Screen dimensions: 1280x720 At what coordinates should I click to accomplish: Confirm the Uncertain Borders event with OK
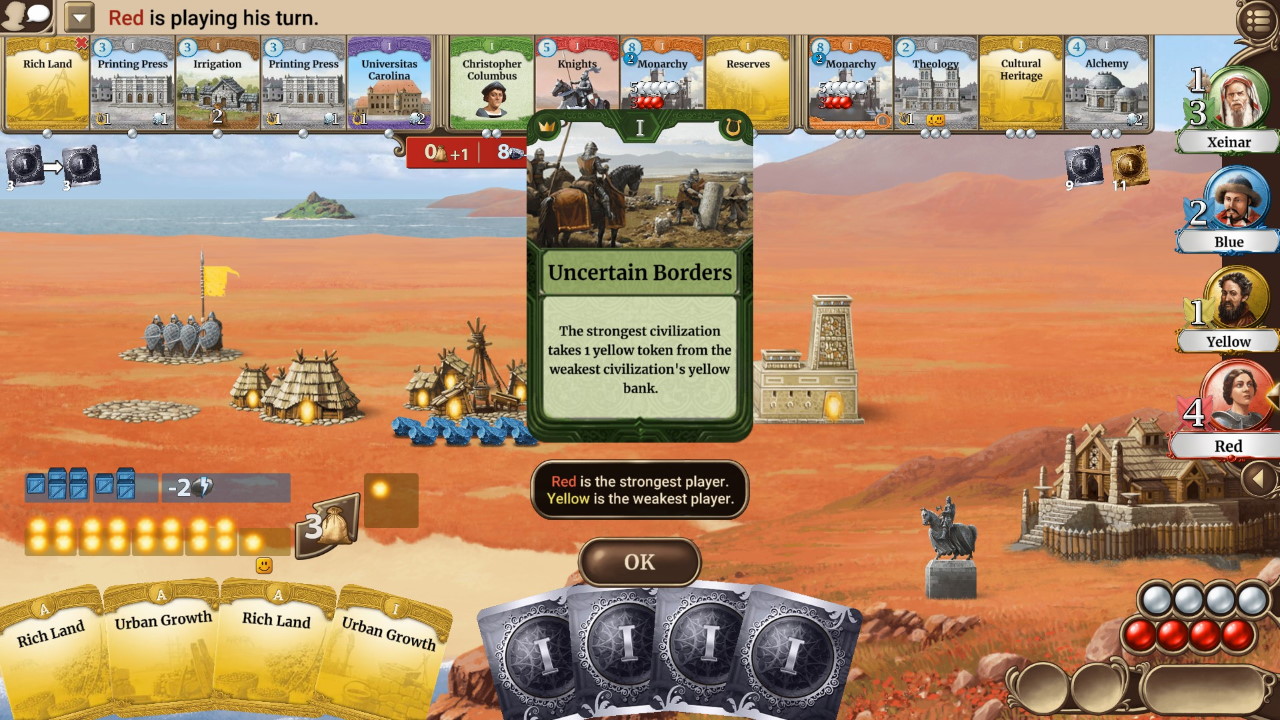tap(639, 562)
